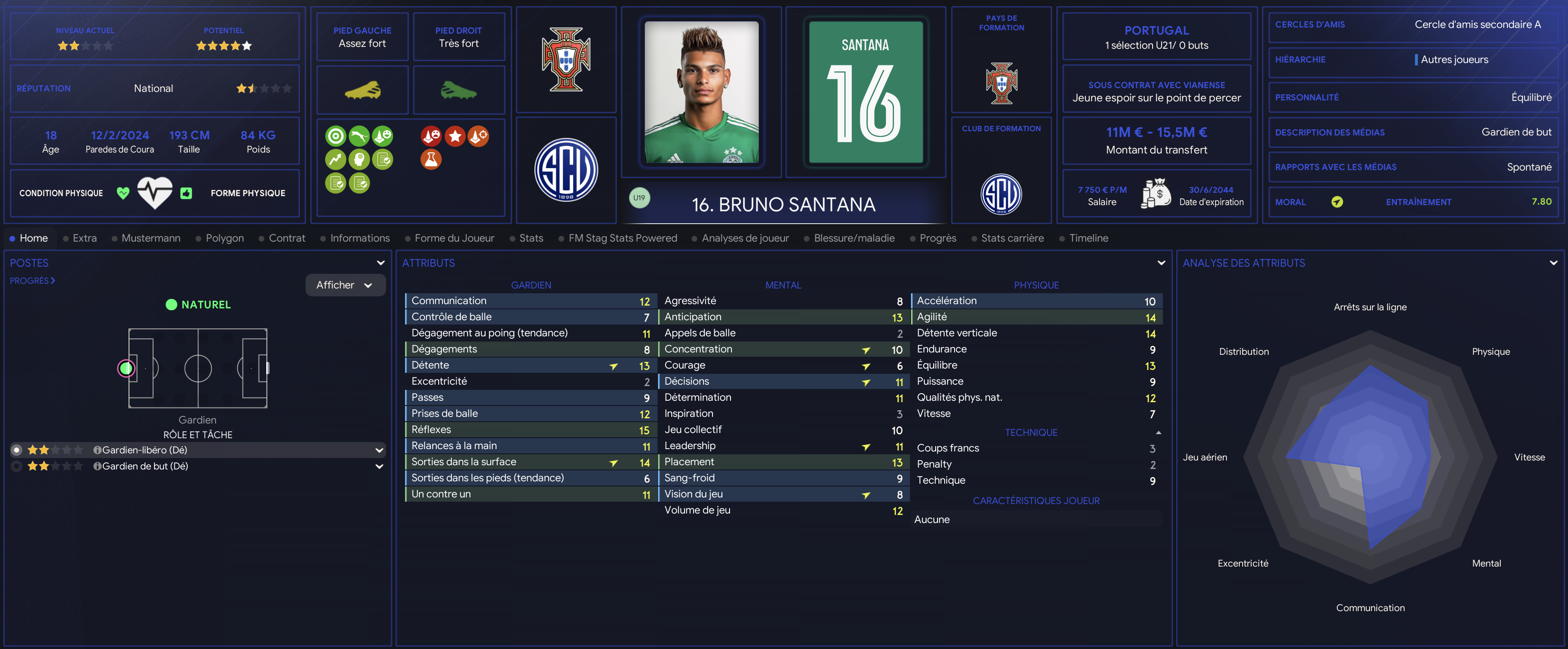The width and height of the screenshot is (1568, 649).
Task: Open the Informations tab
Action: point(359,238)
